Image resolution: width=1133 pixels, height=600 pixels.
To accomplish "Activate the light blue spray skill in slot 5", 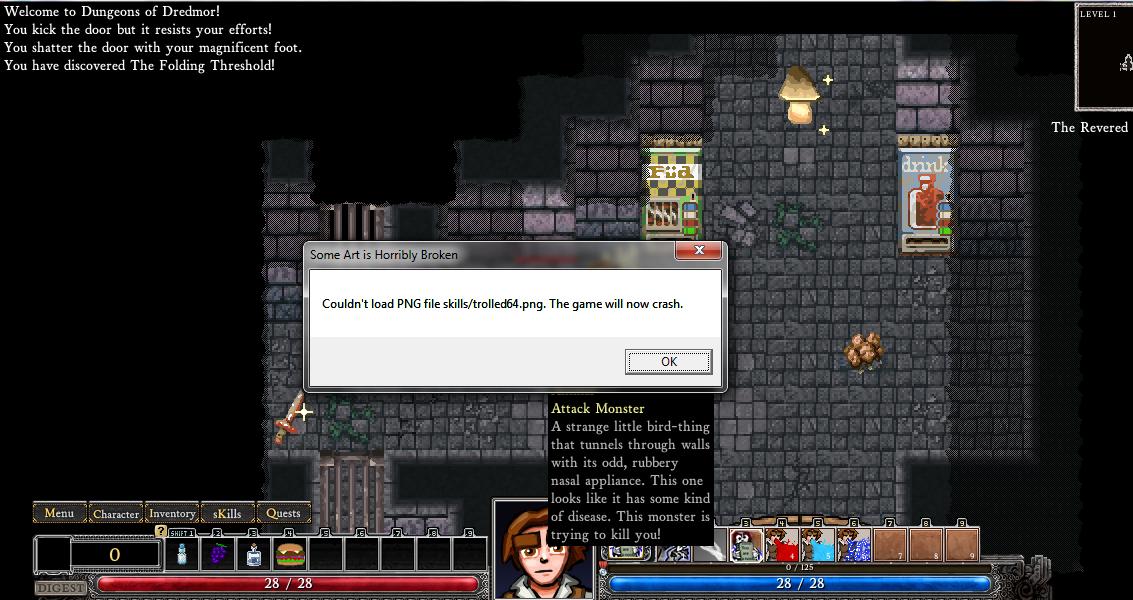I will click(x=818, y=545).
